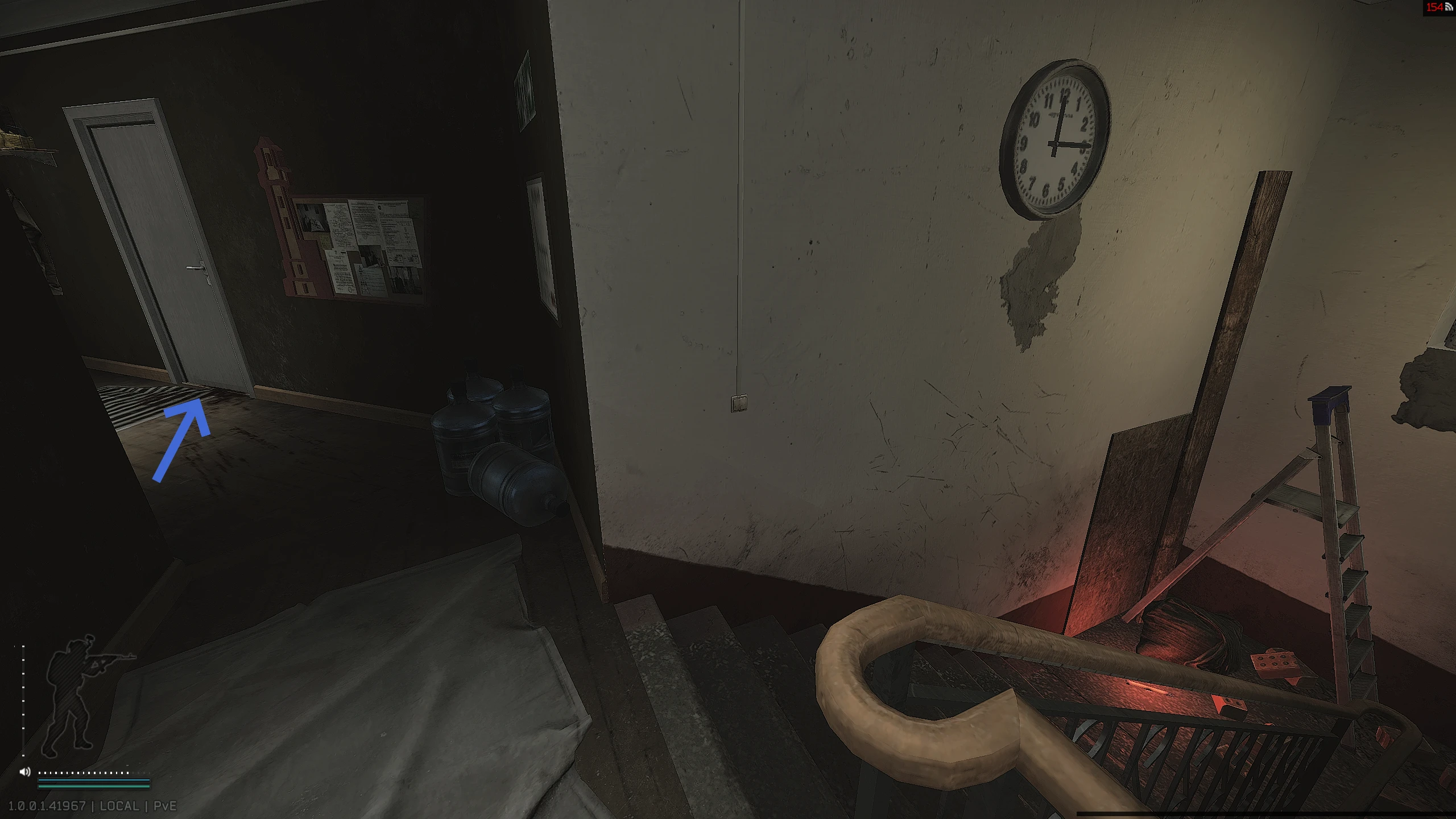Click the network signal icon beside FPS
Image resolution: width=1456 pixels, height=819 pixels.
point(1447,7)
